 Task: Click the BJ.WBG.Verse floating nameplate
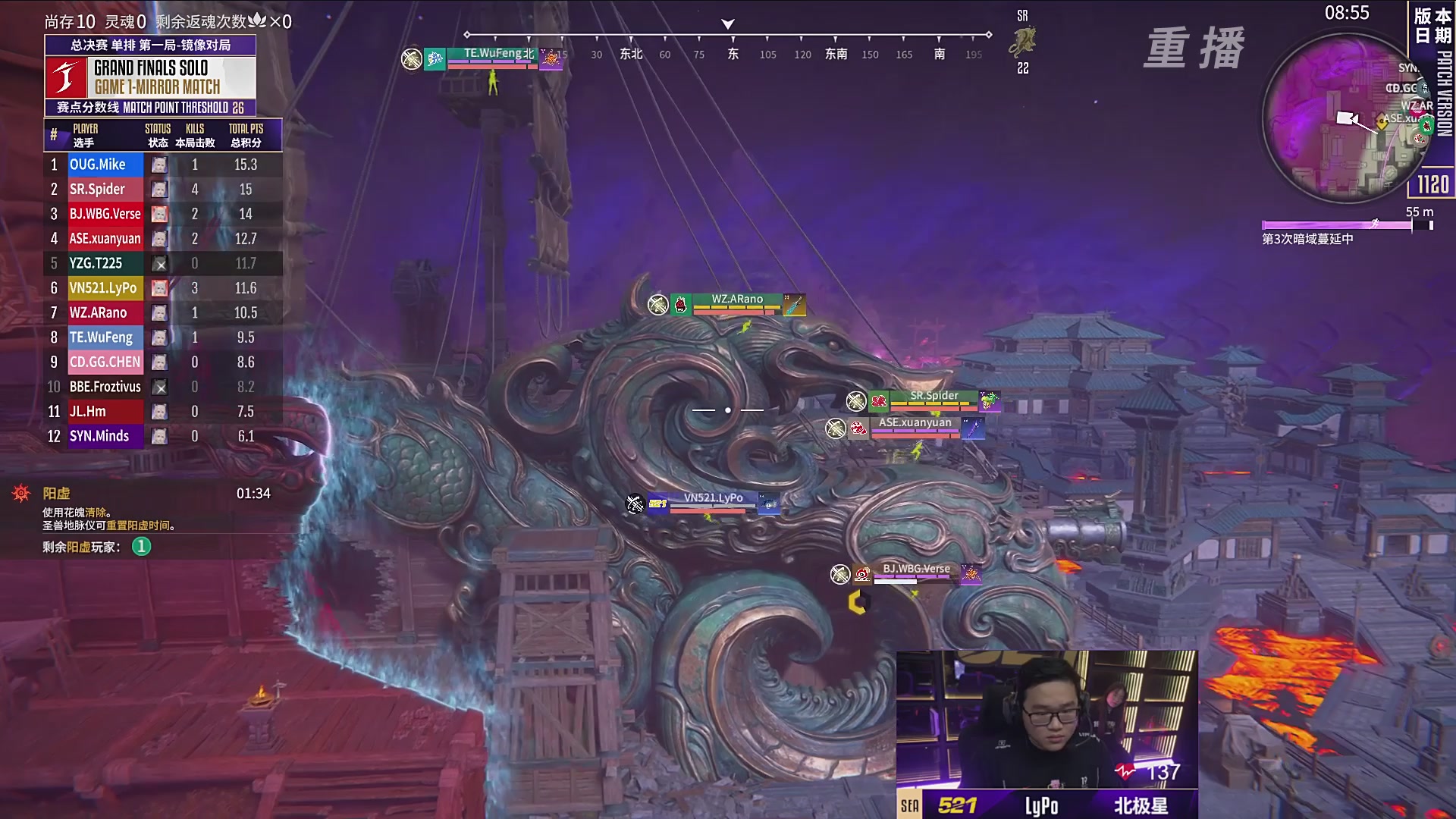915,573
